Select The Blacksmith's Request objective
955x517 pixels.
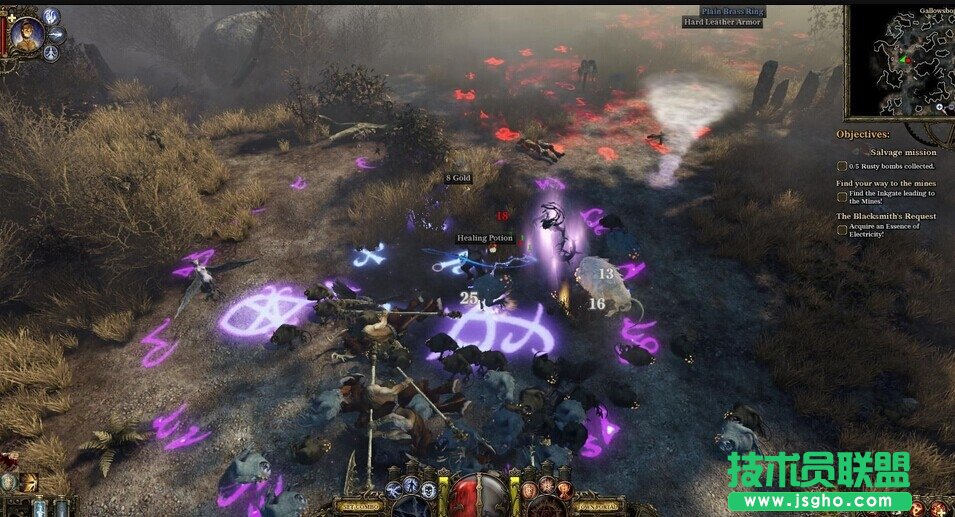pyautogui.click(x=886, y=216)
